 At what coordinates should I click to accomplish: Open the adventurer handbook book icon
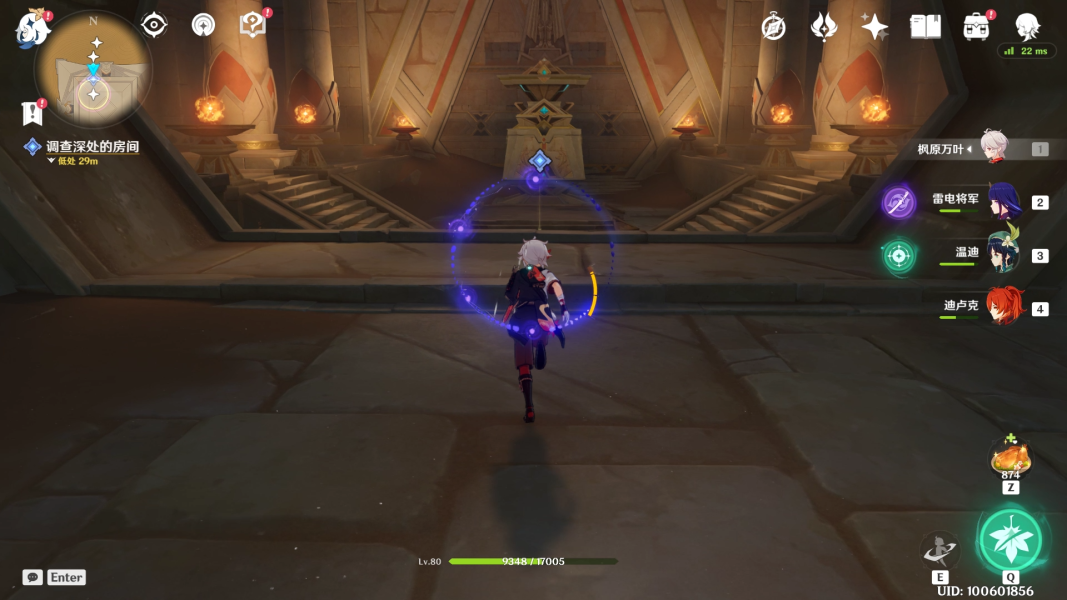tap(925, 27)
